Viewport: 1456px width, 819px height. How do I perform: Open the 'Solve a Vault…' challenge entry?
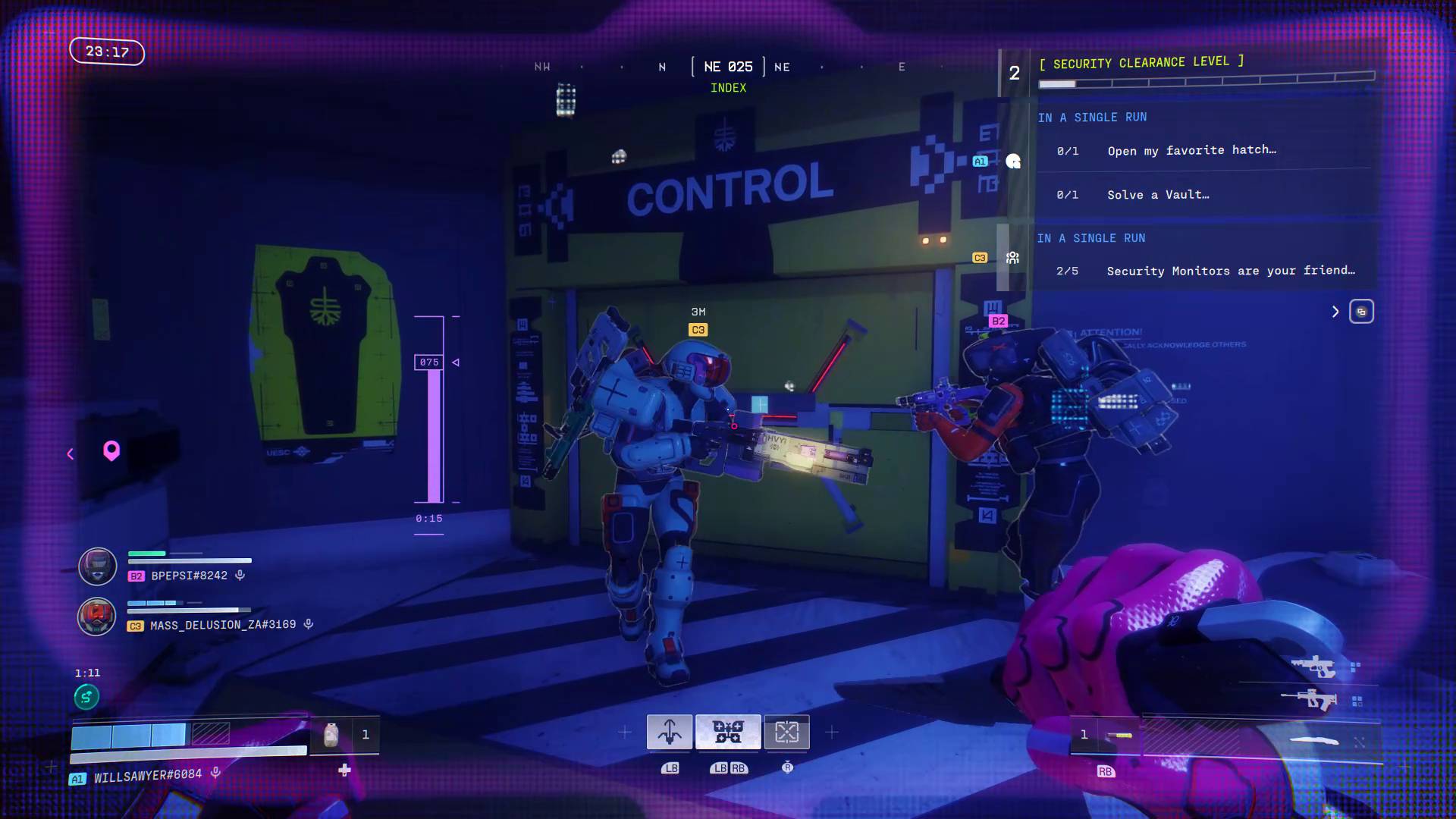(x=1158, y=194)
